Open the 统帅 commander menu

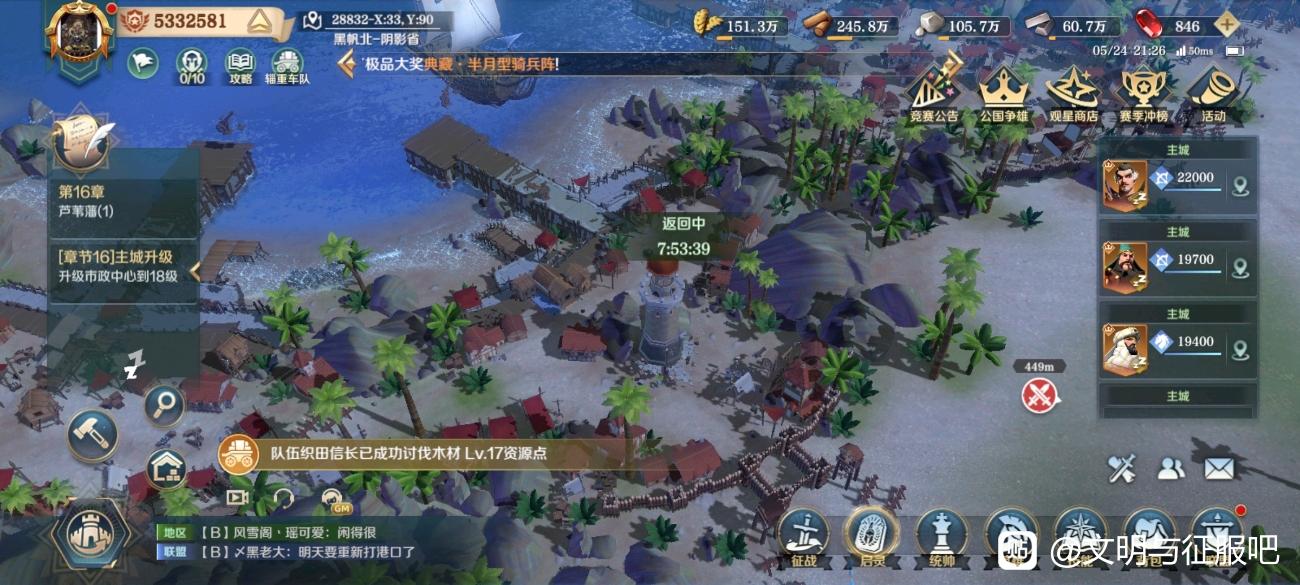[x=942, y=535]
